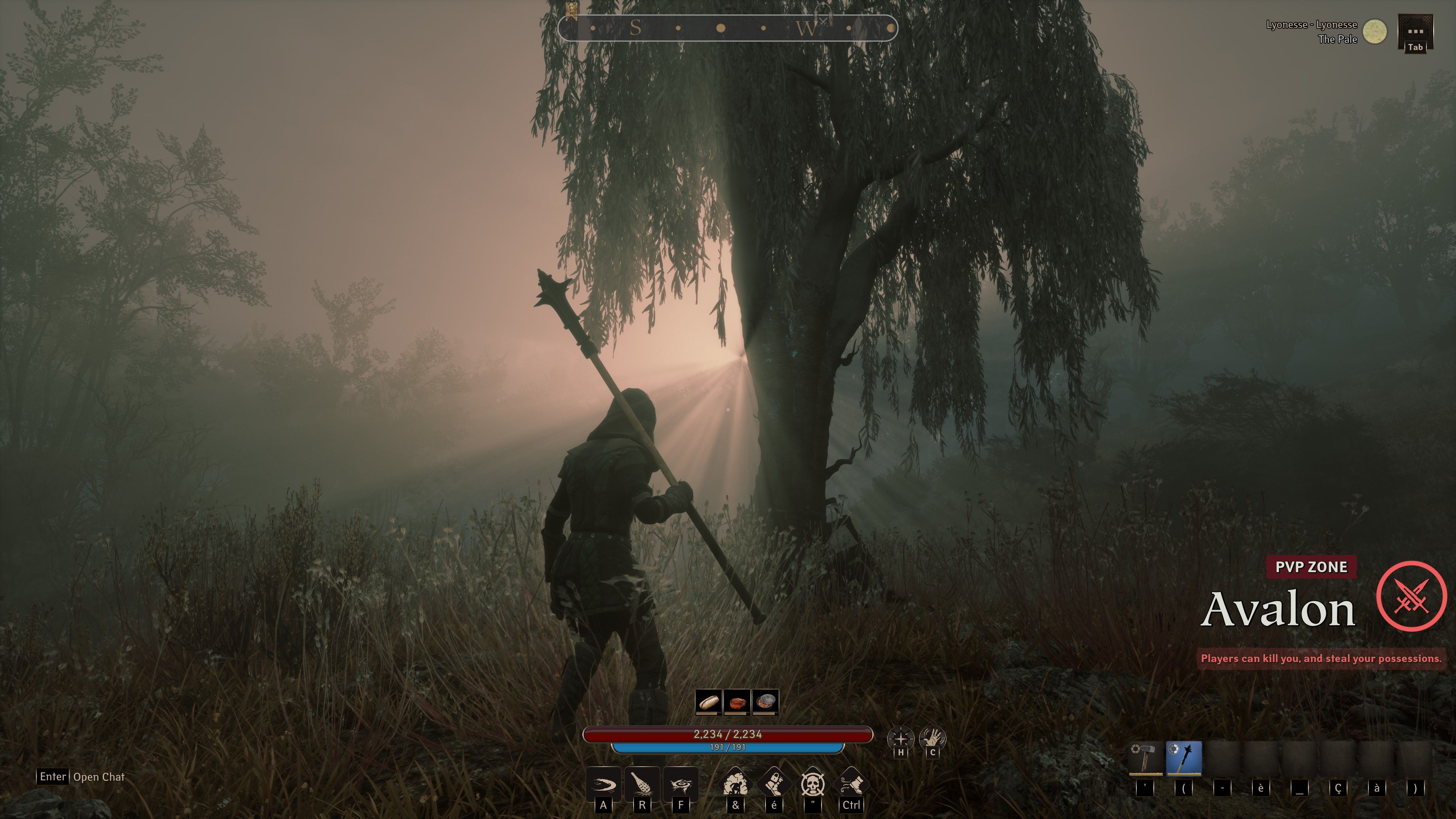Viewport: 1456px width, 819px height.
Task: Use the winged boot dash skill
Action: 851,783
